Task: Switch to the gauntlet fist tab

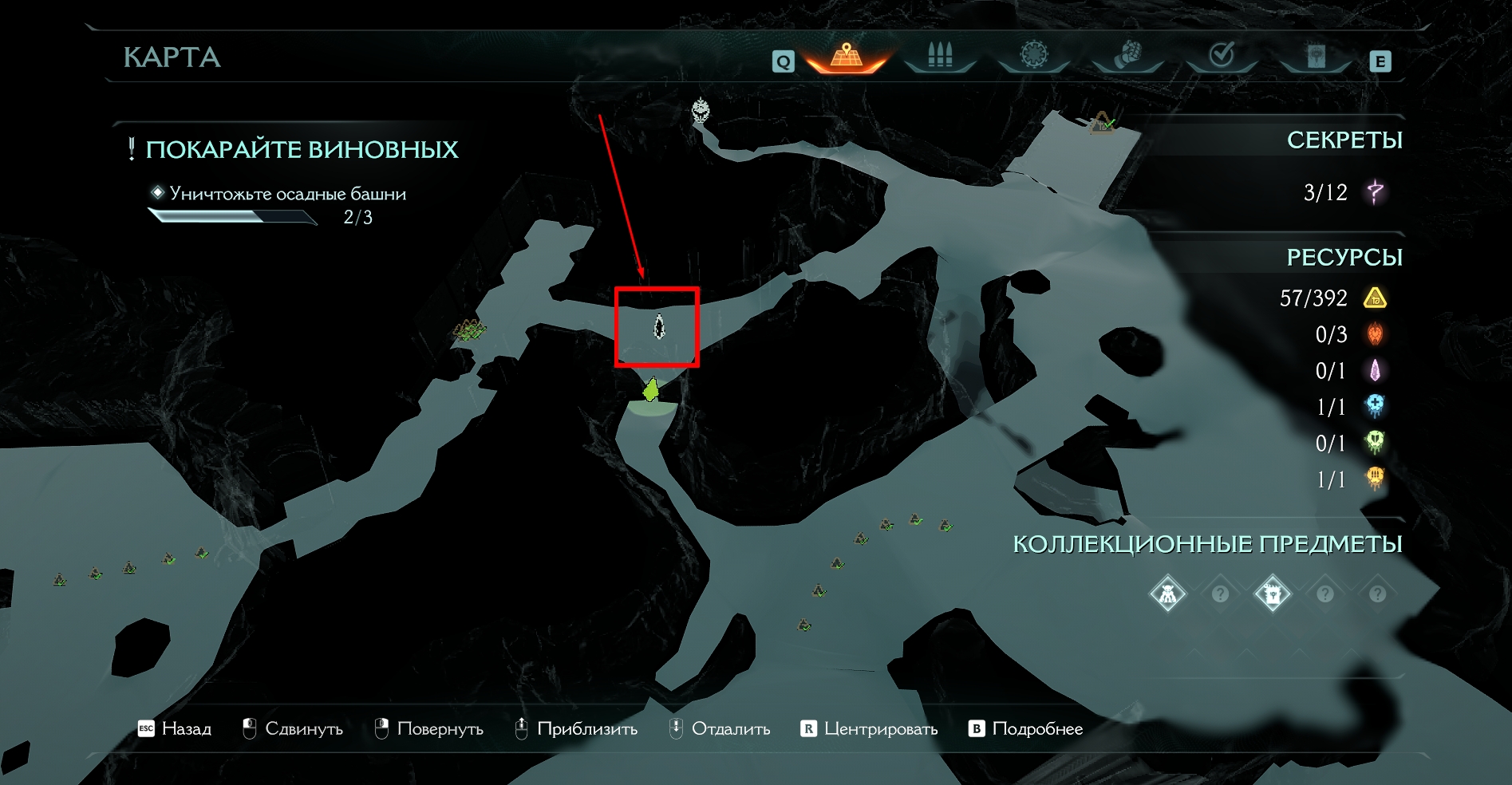Action: pos(1127,55)
